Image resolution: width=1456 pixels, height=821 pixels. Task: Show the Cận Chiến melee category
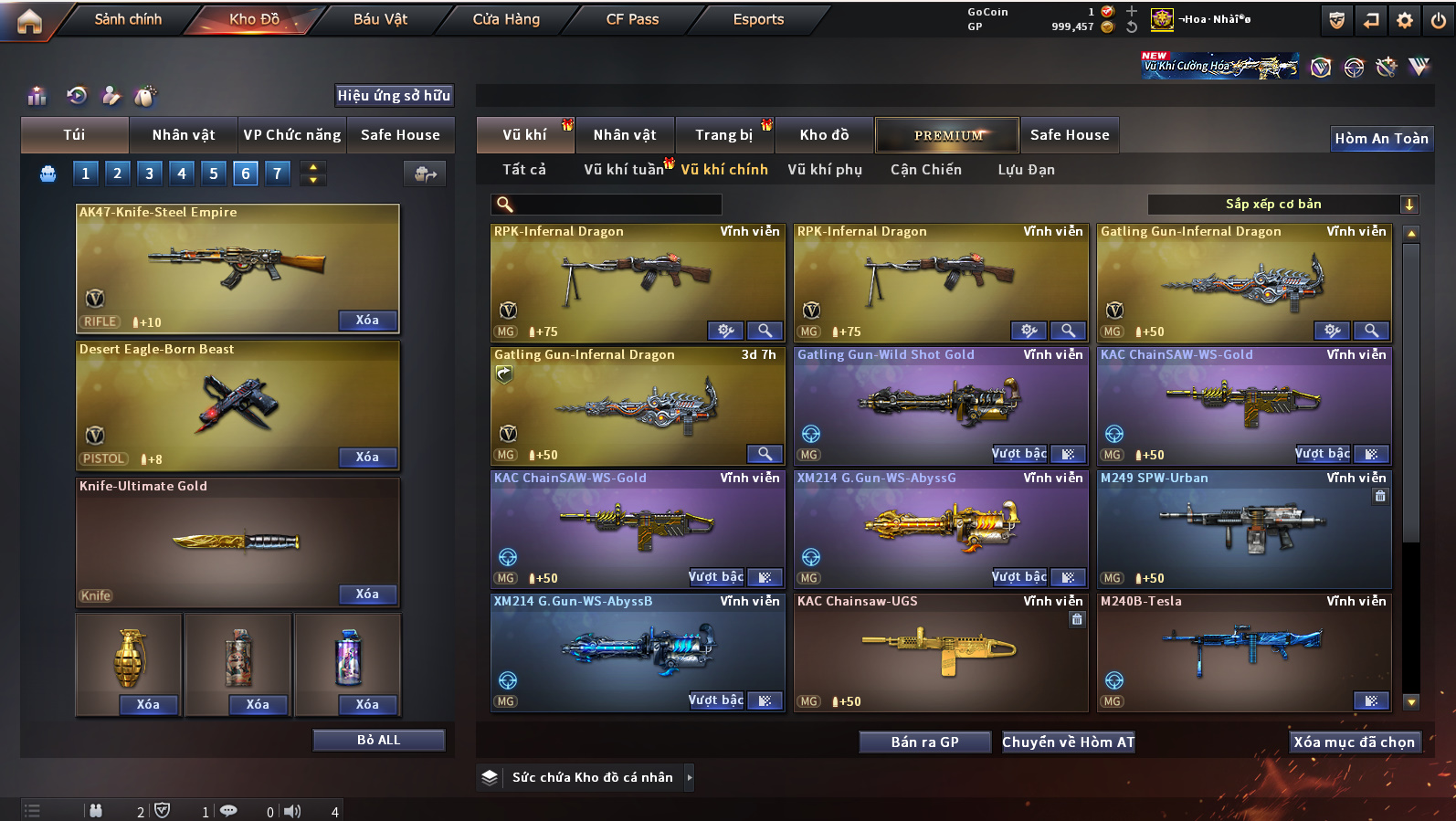[x=925, y=170]
